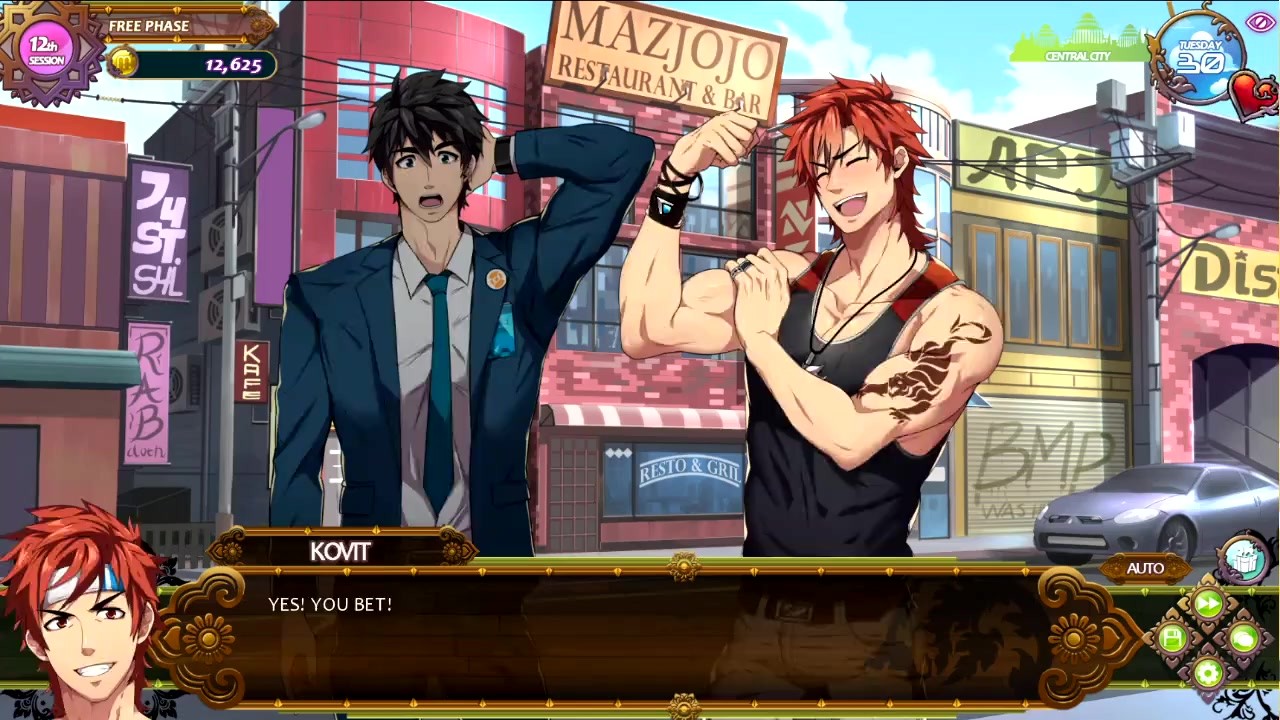
Task: Click the green fast-forward skip button
Action: [1208, 603]
